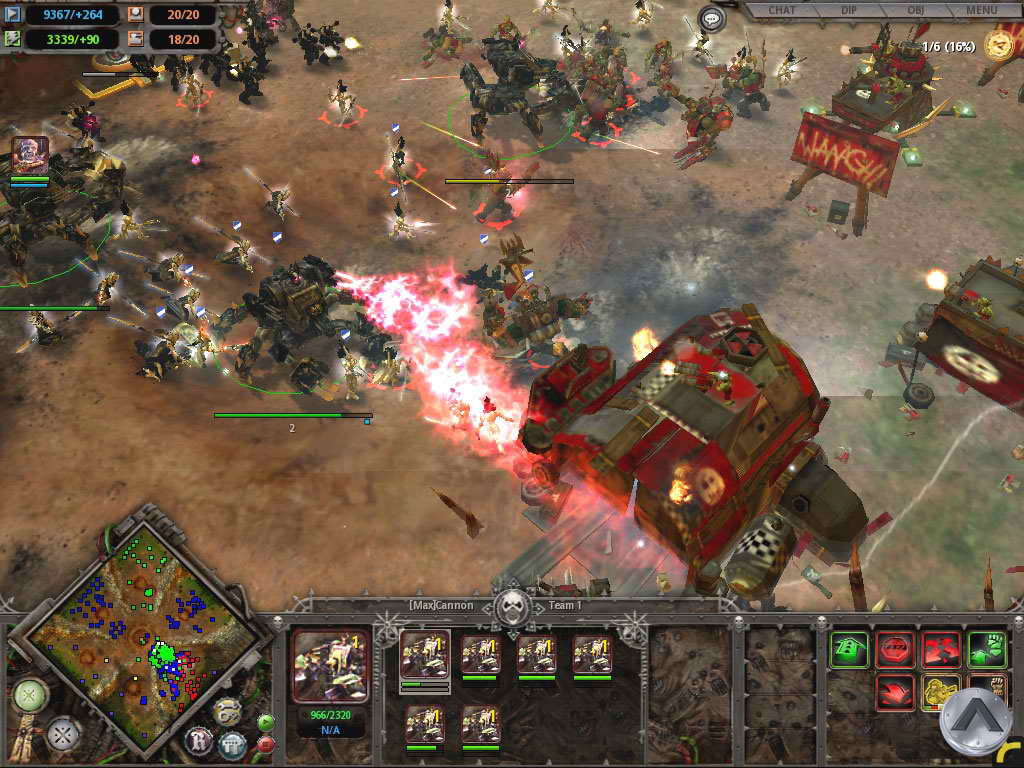Issue the red stop sign command

(895, 650)
